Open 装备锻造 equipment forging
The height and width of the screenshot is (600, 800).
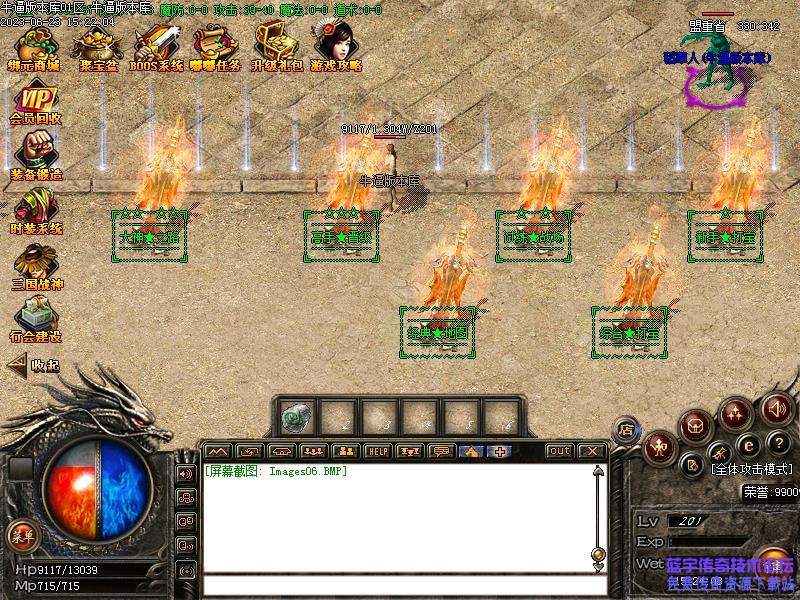(35, 155)
